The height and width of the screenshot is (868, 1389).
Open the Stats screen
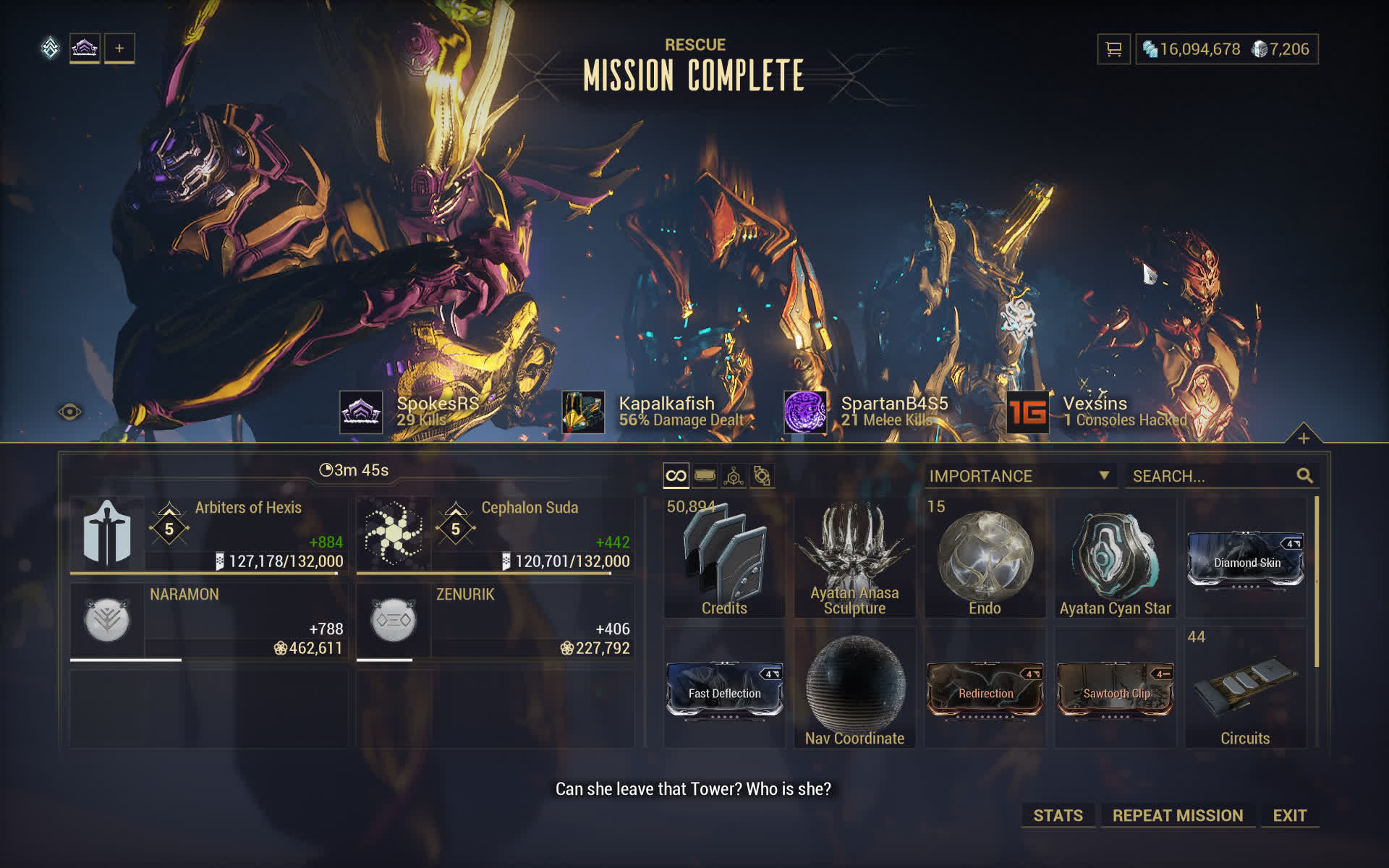coord(1058,815)
